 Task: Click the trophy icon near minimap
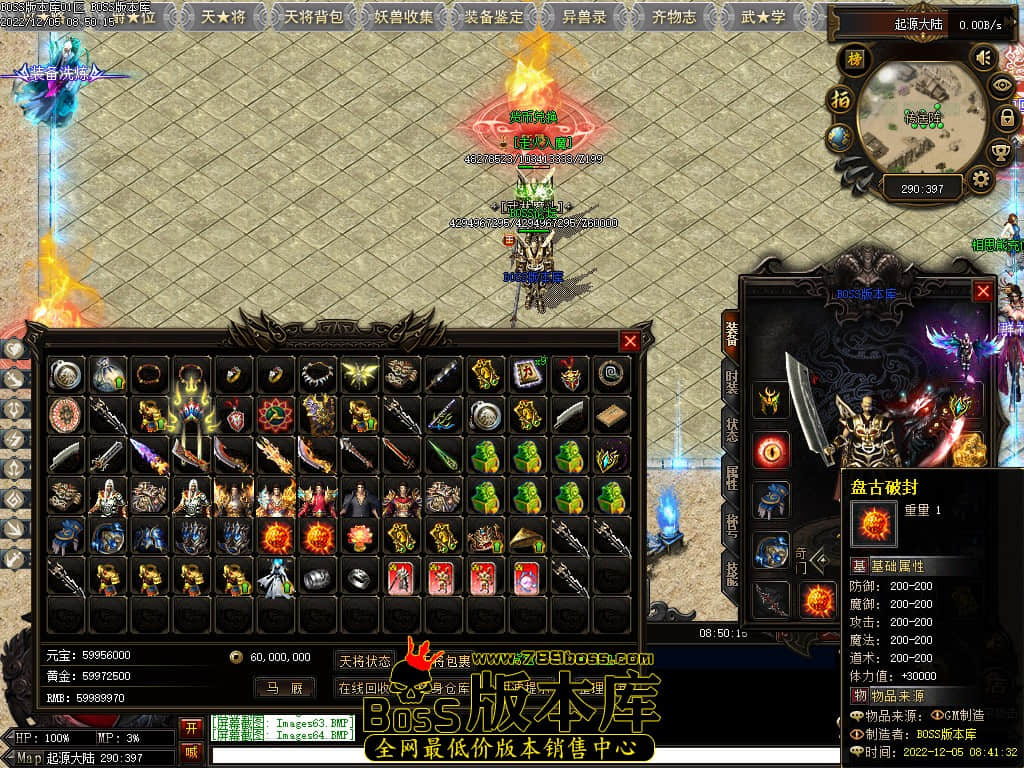[x=1000, y=151]
